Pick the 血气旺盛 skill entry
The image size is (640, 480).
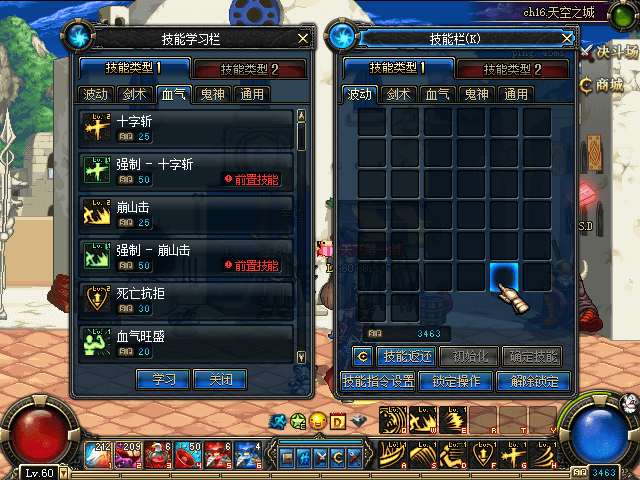tap(186, 343)
